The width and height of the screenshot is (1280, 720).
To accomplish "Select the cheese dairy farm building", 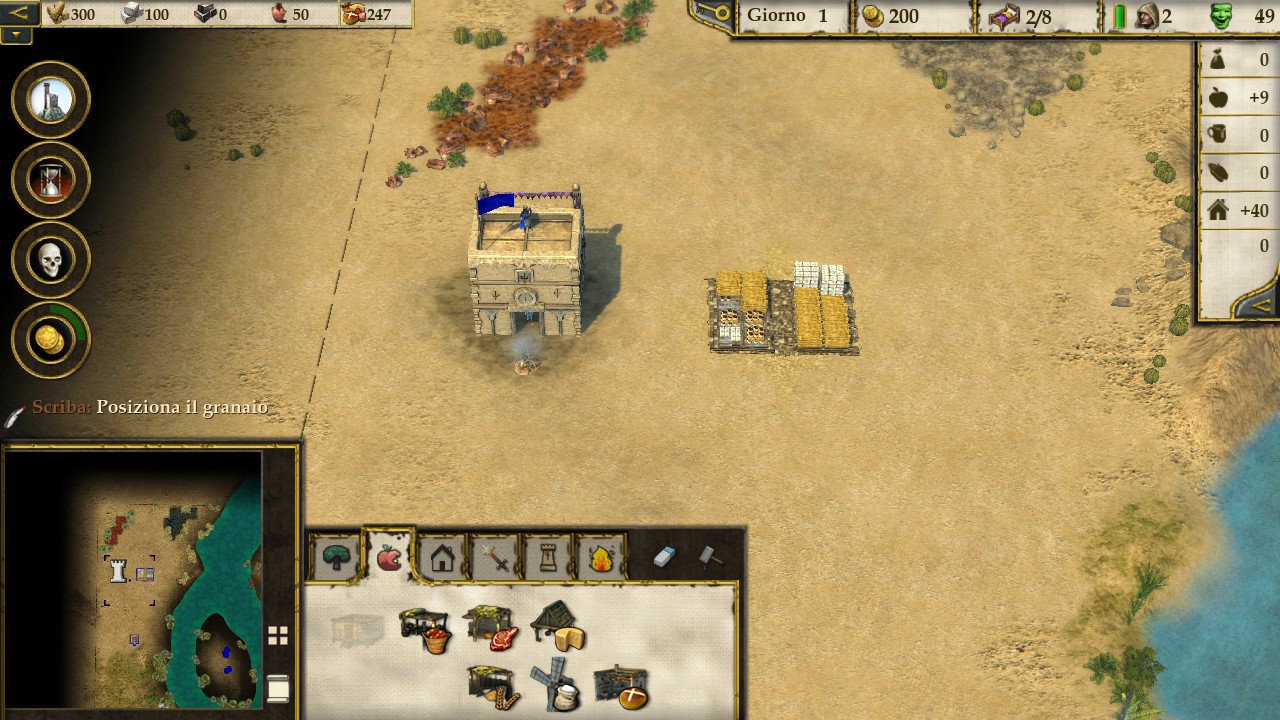I will point(558,626).
